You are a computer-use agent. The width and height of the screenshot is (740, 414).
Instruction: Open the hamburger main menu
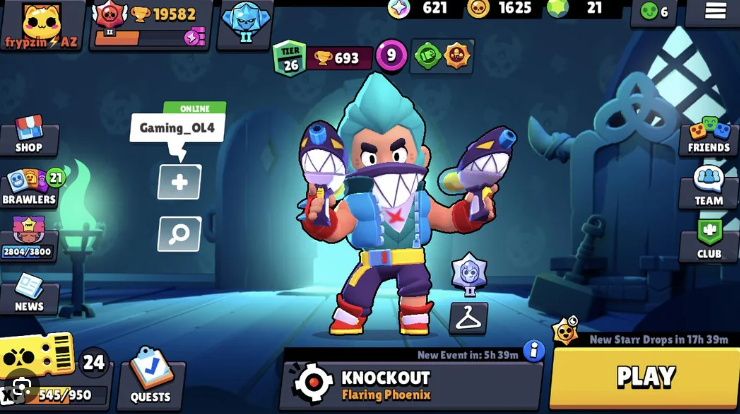(x=715, y=12)
